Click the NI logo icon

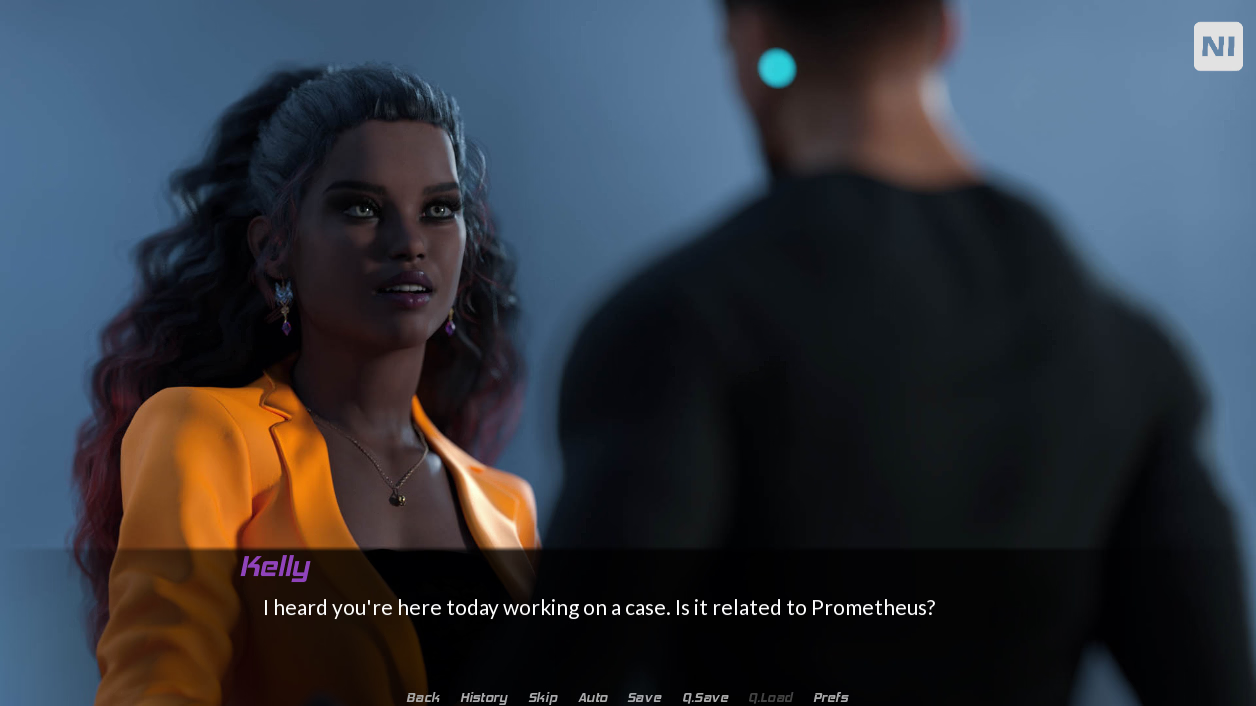1217,46
